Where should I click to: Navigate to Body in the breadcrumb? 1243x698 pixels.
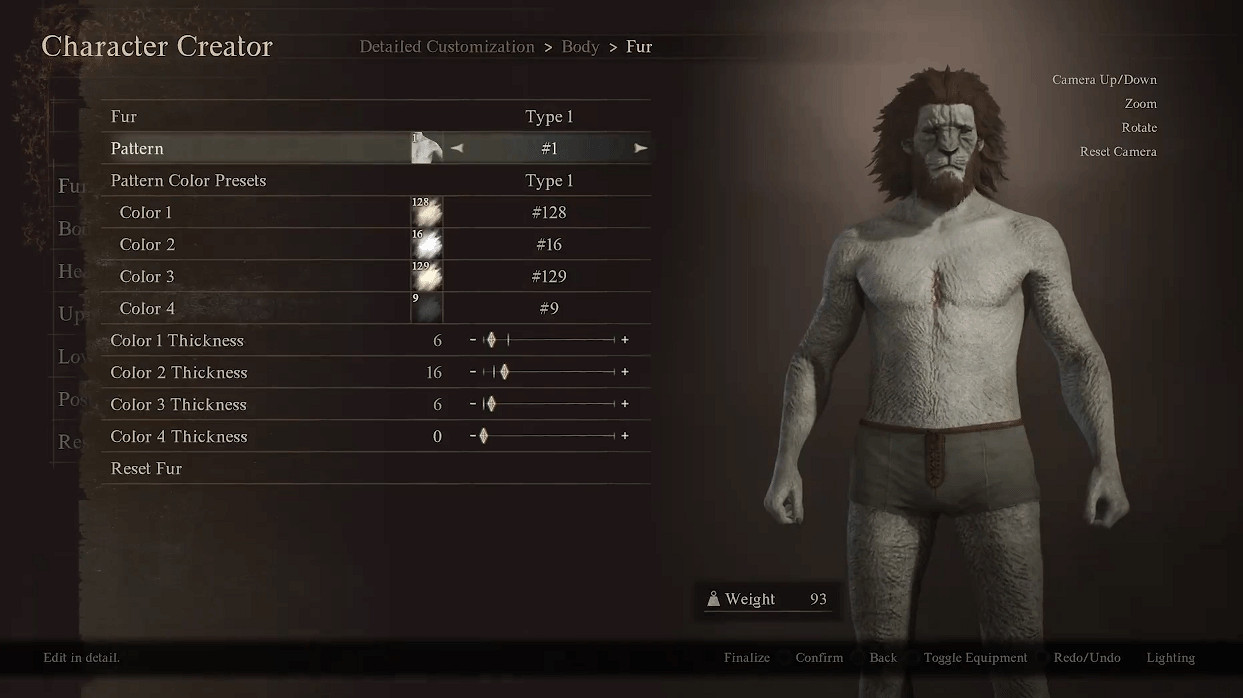click(580, 47)
